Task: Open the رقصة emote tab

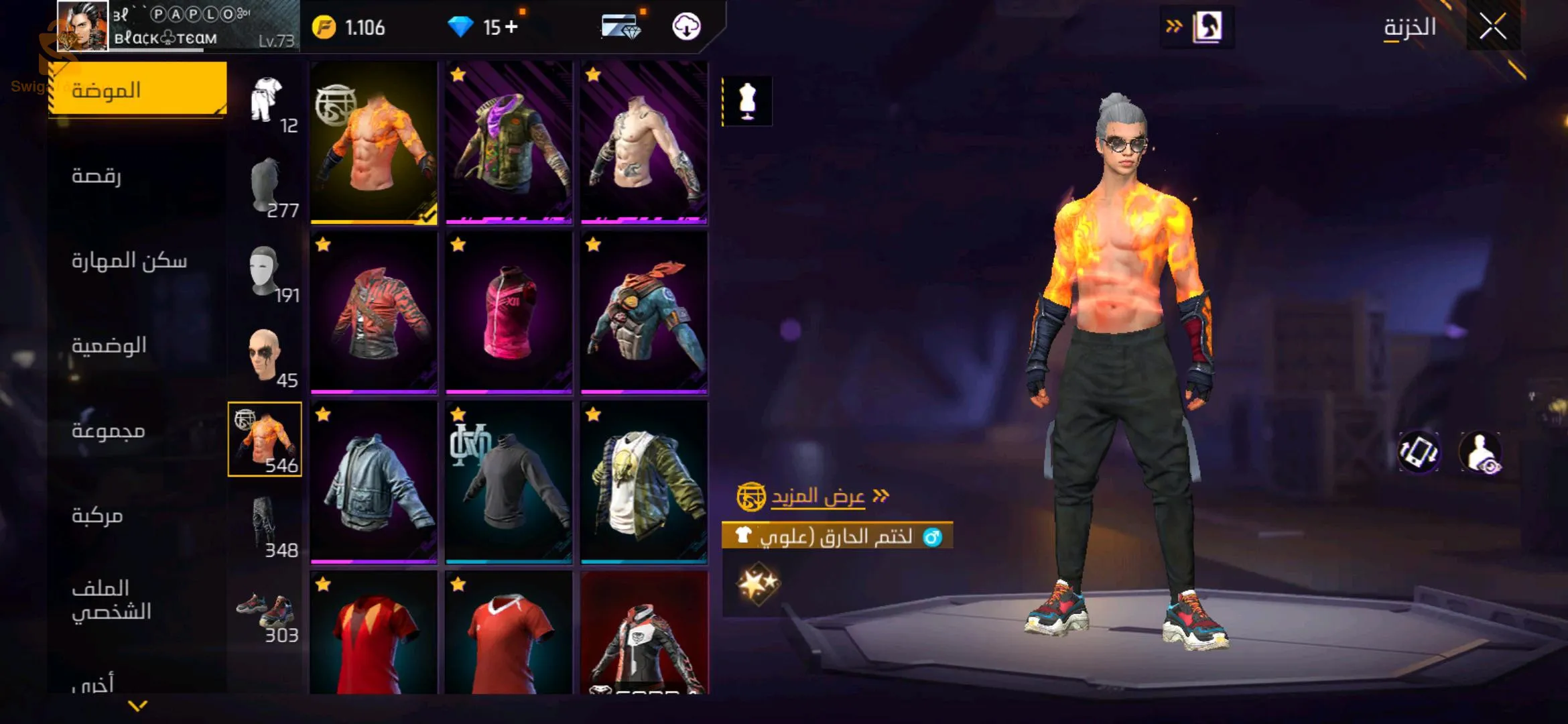Action: pos(97,176)
